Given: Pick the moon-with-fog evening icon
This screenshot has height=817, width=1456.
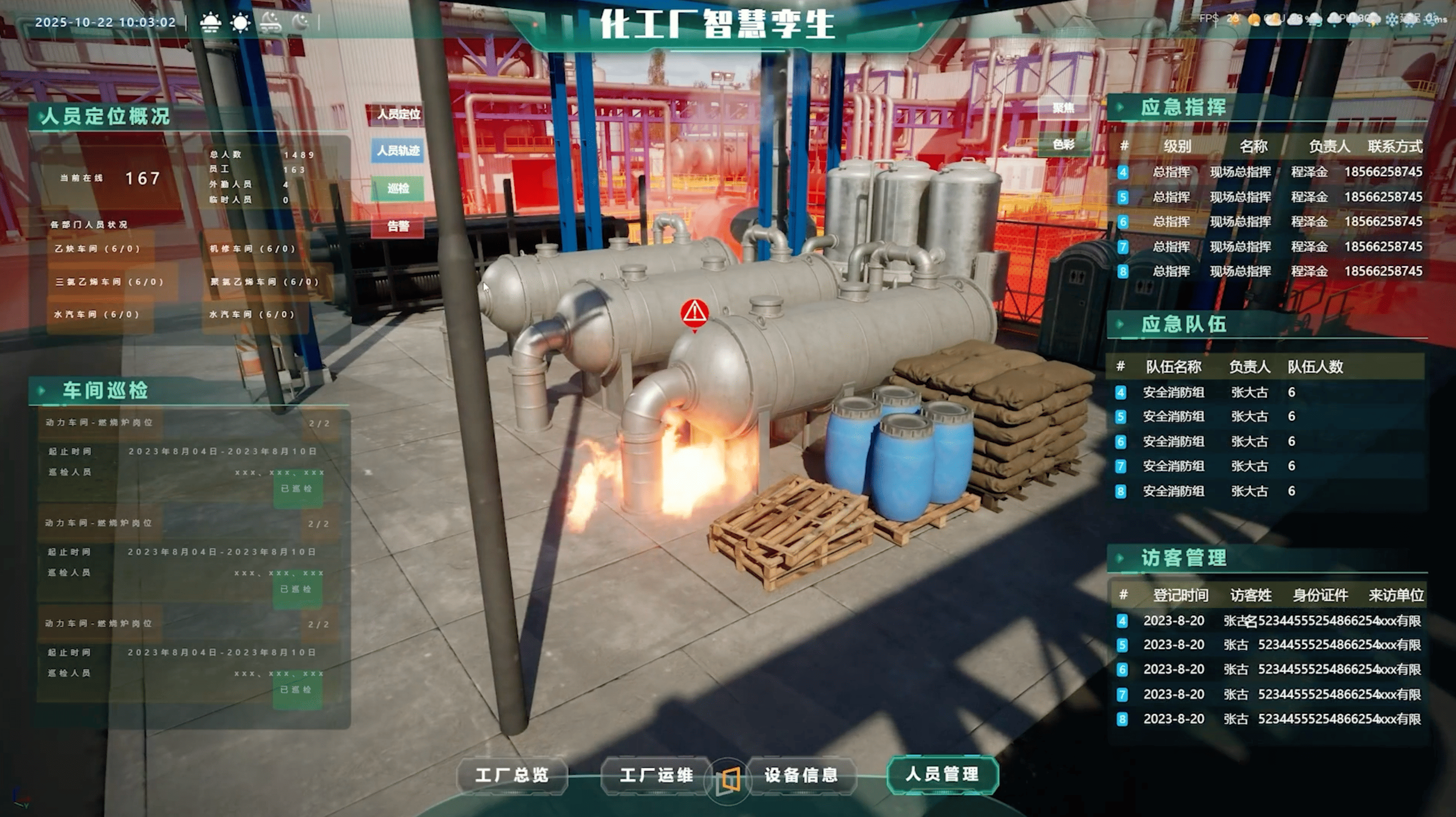Looking at the screenshot, I should click(x=271, y=22).
